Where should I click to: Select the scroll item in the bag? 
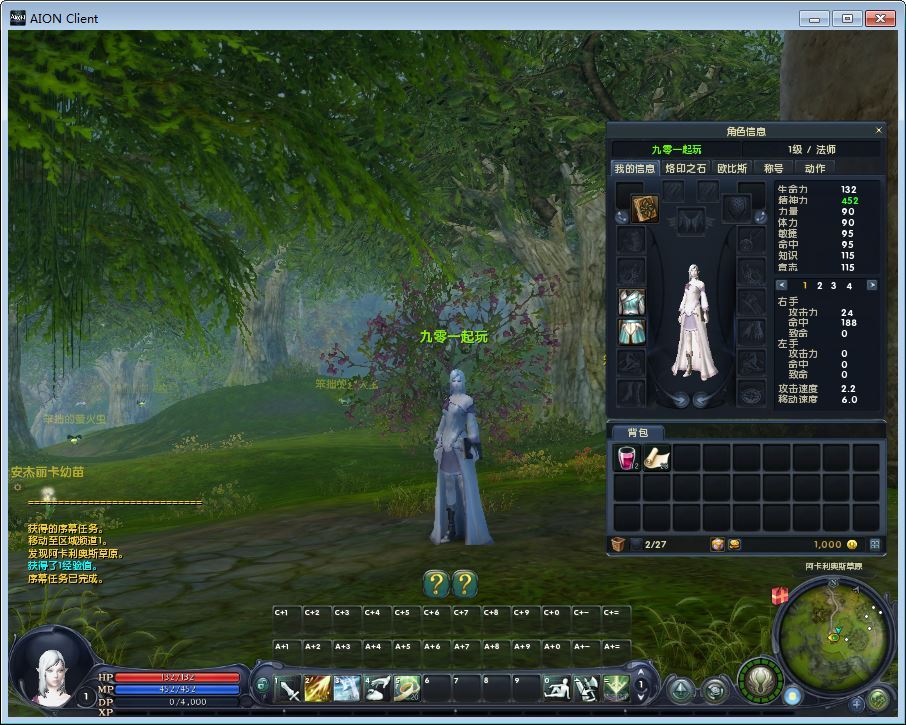657,458
